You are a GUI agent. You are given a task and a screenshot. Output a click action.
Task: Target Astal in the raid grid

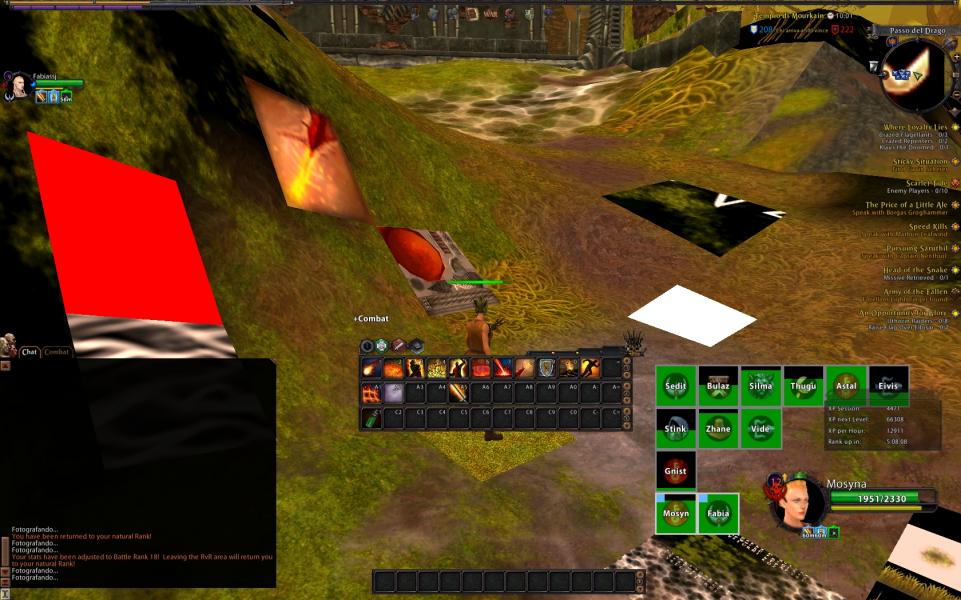click(846, 386)
